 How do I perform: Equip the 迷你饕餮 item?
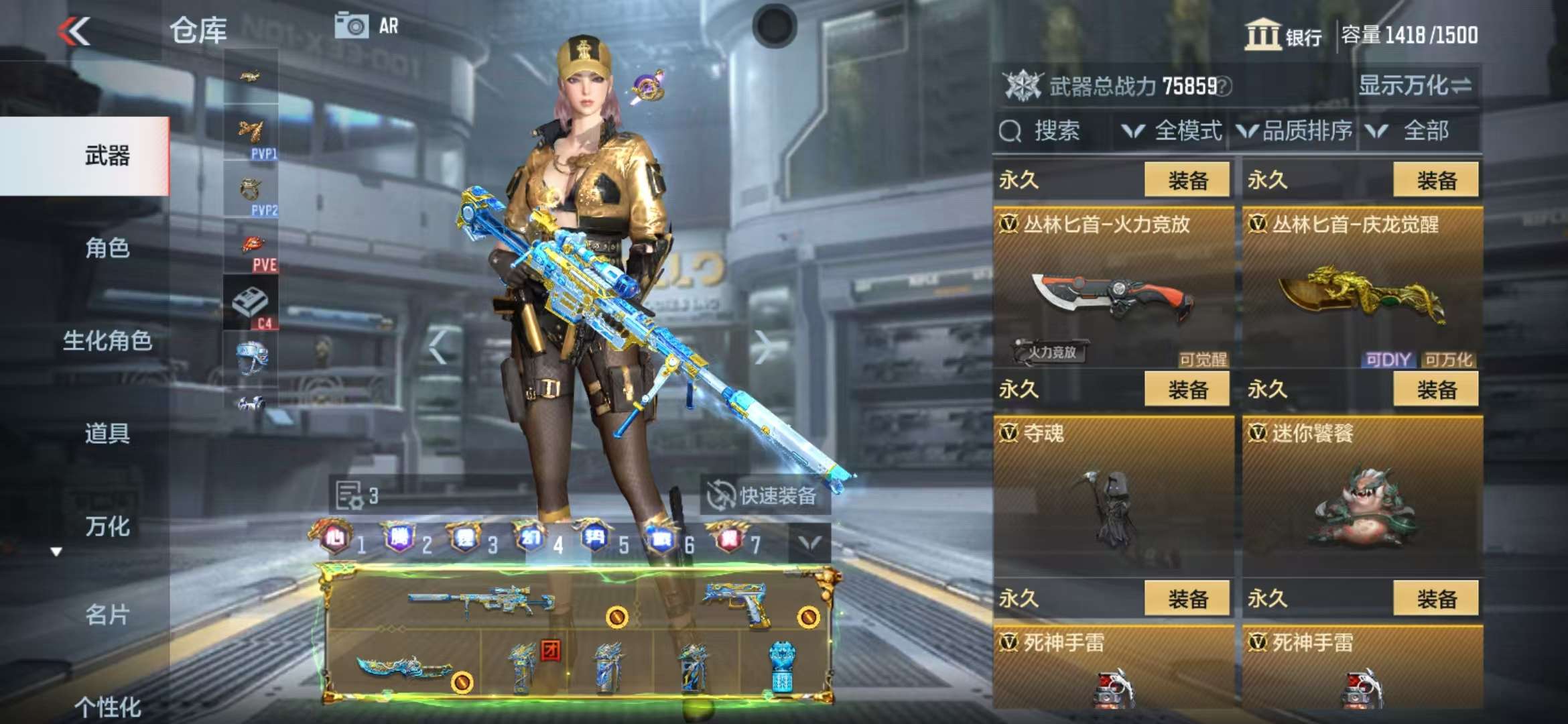1435,389
